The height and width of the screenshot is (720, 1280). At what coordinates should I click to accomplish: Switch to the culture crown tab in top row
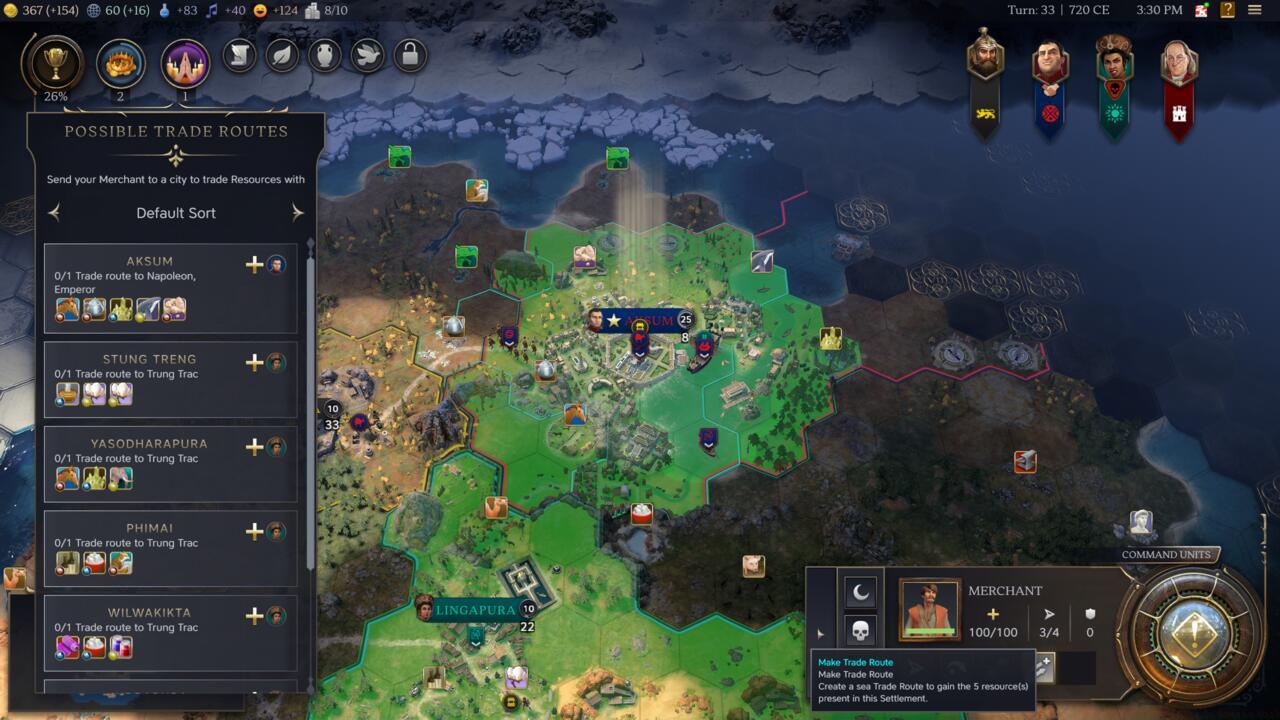[120, 63]
